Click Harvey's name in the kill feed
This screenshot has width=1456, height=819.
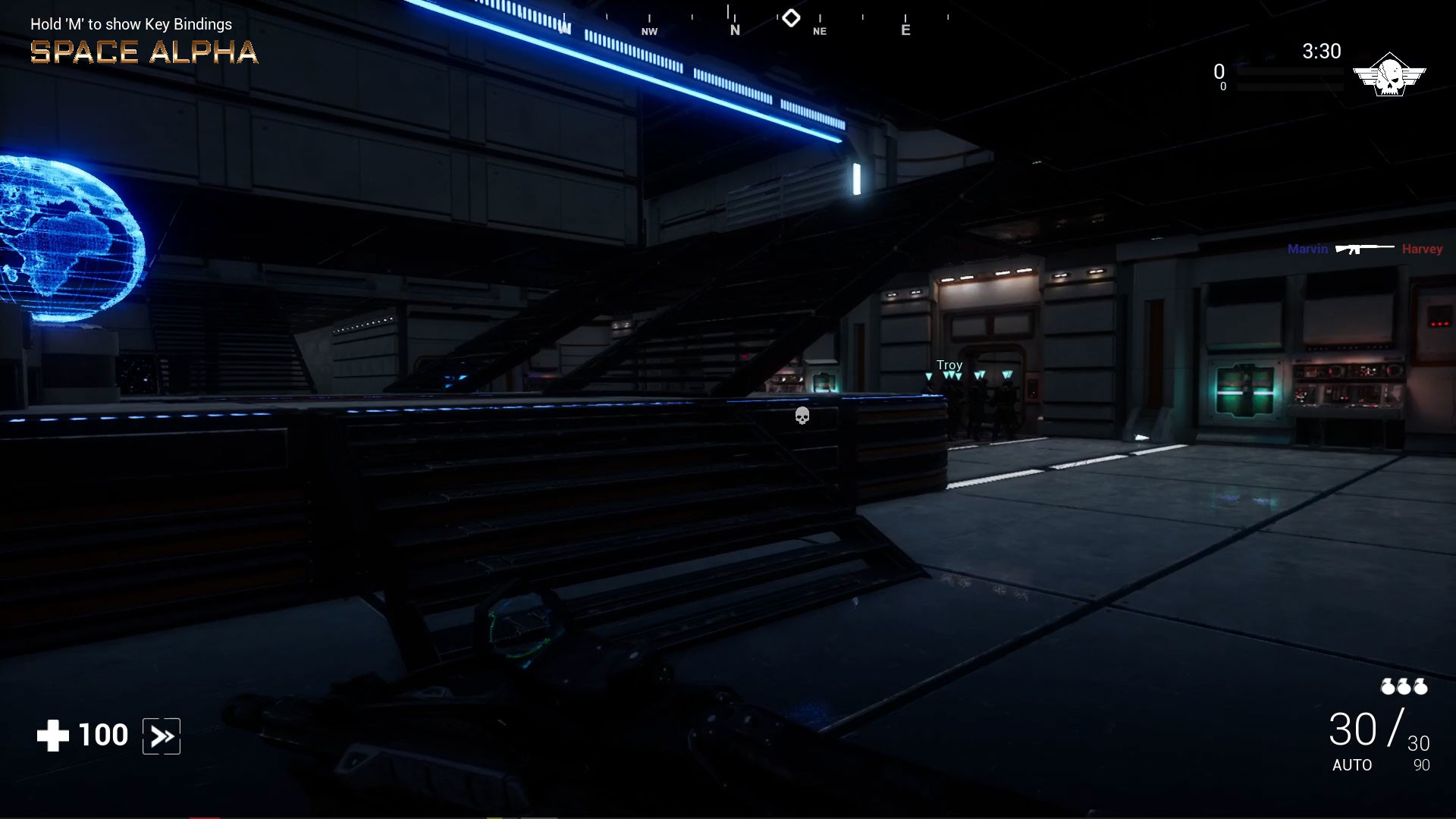1423,249
